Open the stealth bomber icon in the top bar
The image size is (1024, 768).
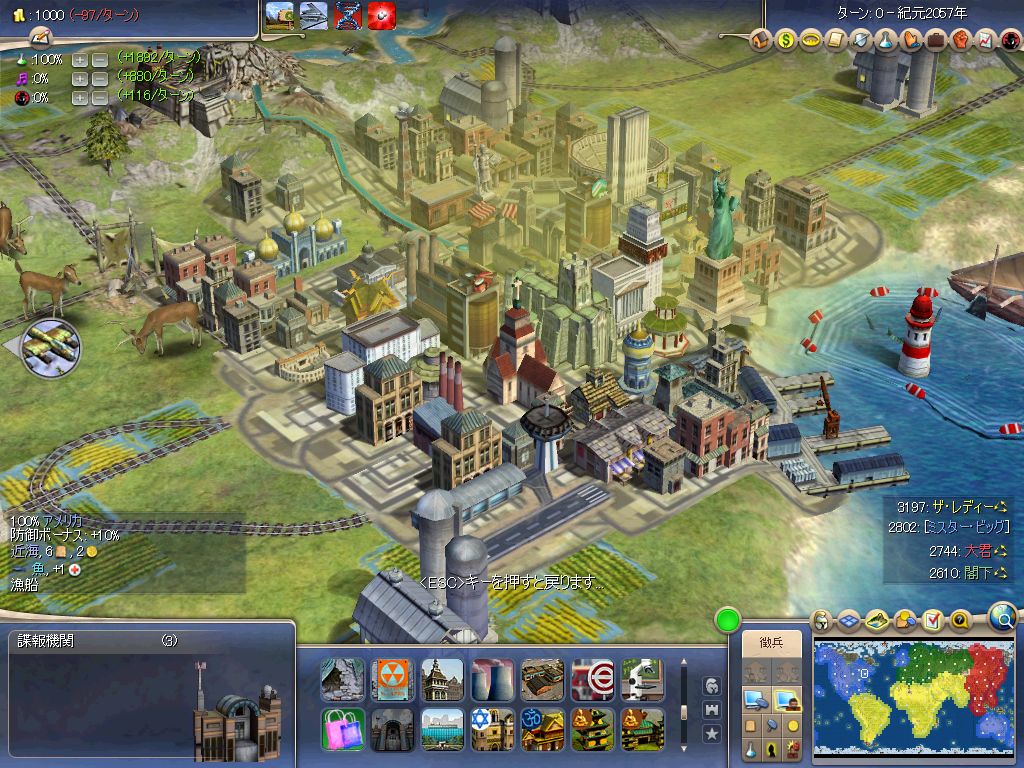[x=314, y=17]
